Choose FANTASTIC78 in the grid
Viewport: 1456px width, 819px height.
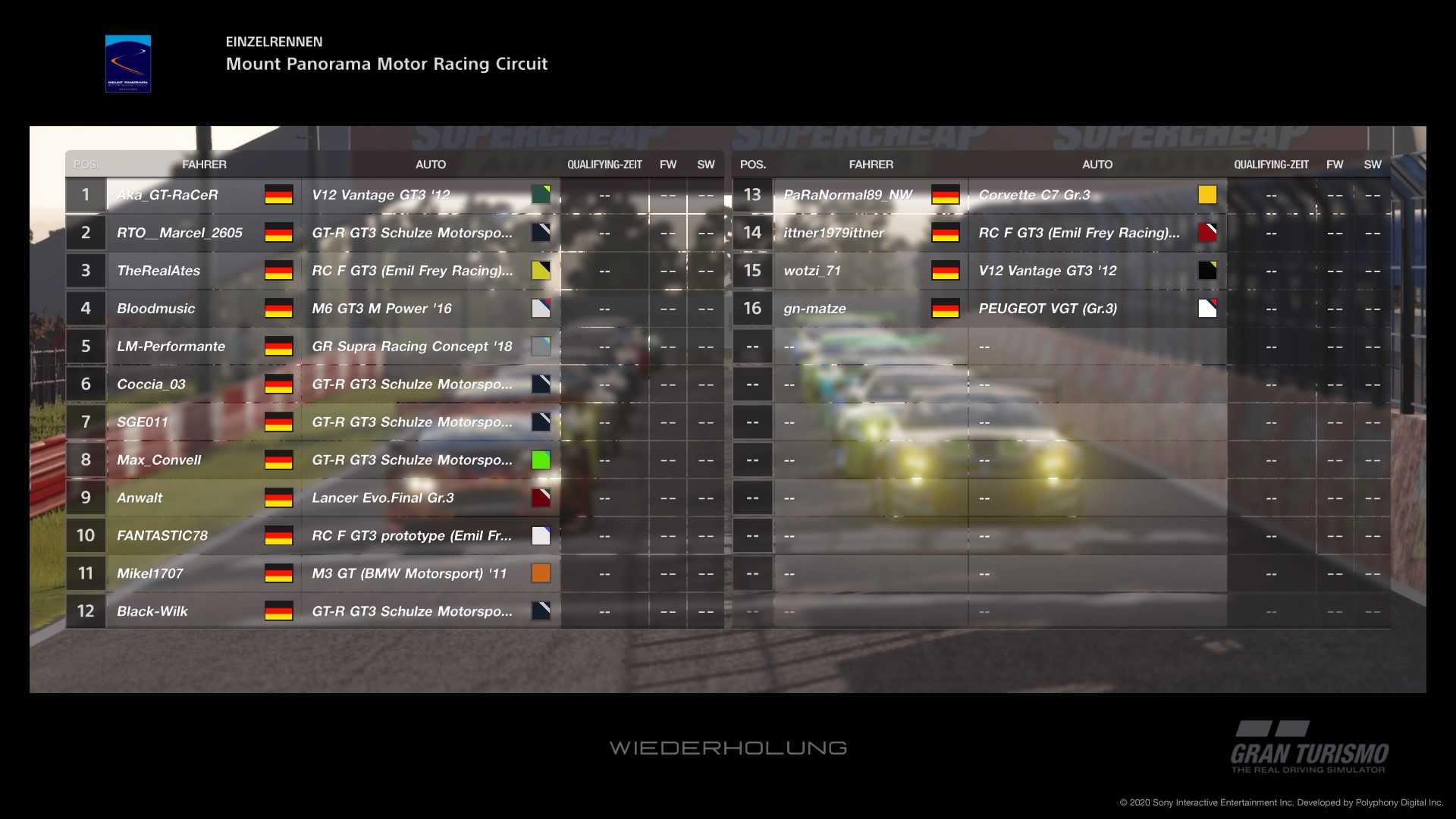[x=162, y=535]
